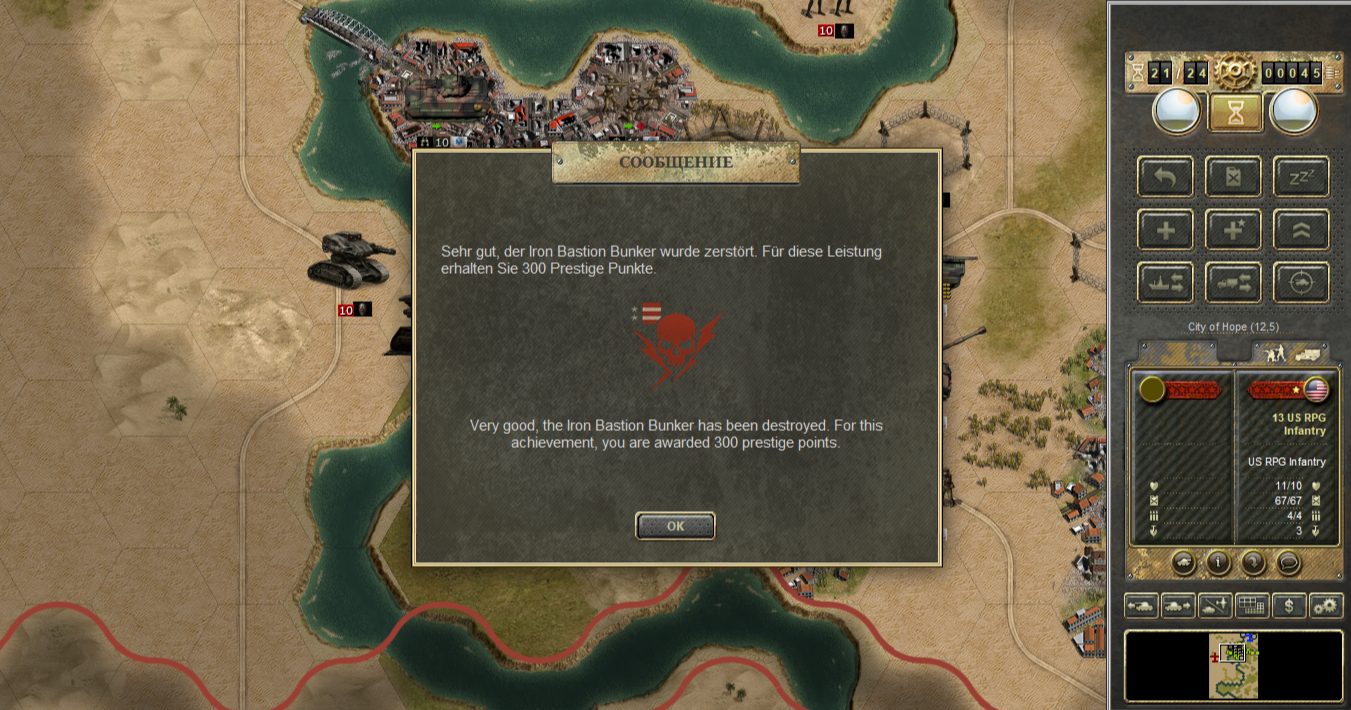Click the minimap at the panel bottom
The width and height of the screenshot is (1351, 710).
pyautogui.click(x=1234, y=665)
